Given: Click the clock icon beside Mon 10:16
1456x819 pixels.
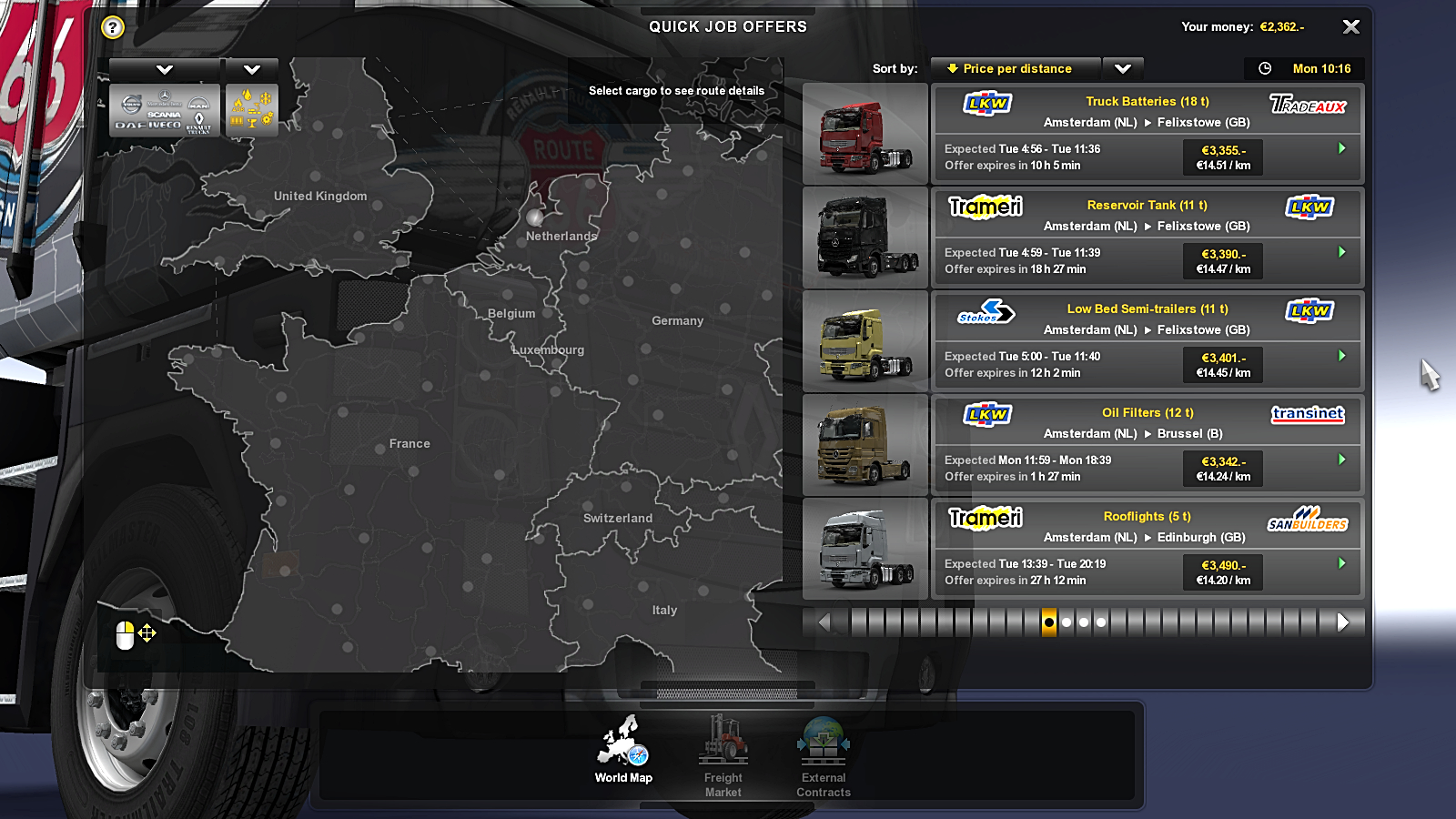Looking at the screenshot, I should 1265,69.
